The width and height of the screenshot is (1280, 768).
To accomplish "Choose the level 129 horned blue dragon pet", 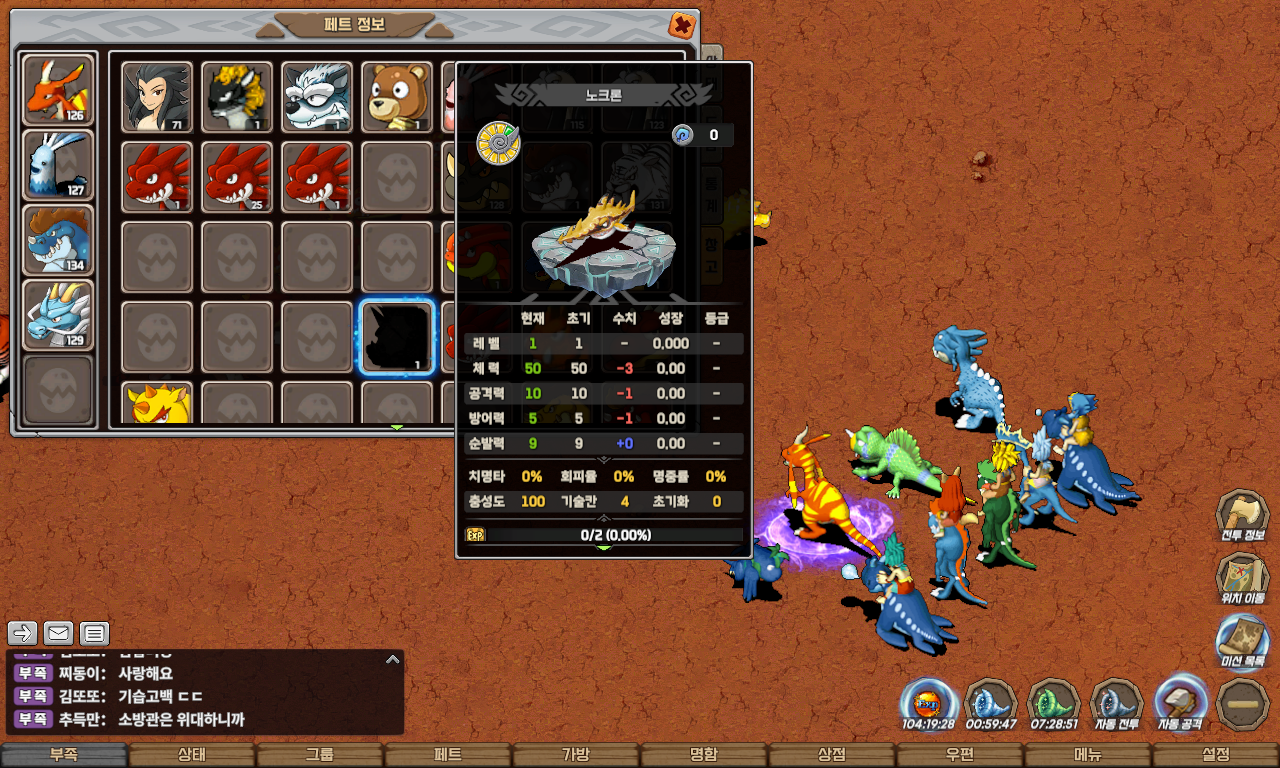I will coord(58,315).
